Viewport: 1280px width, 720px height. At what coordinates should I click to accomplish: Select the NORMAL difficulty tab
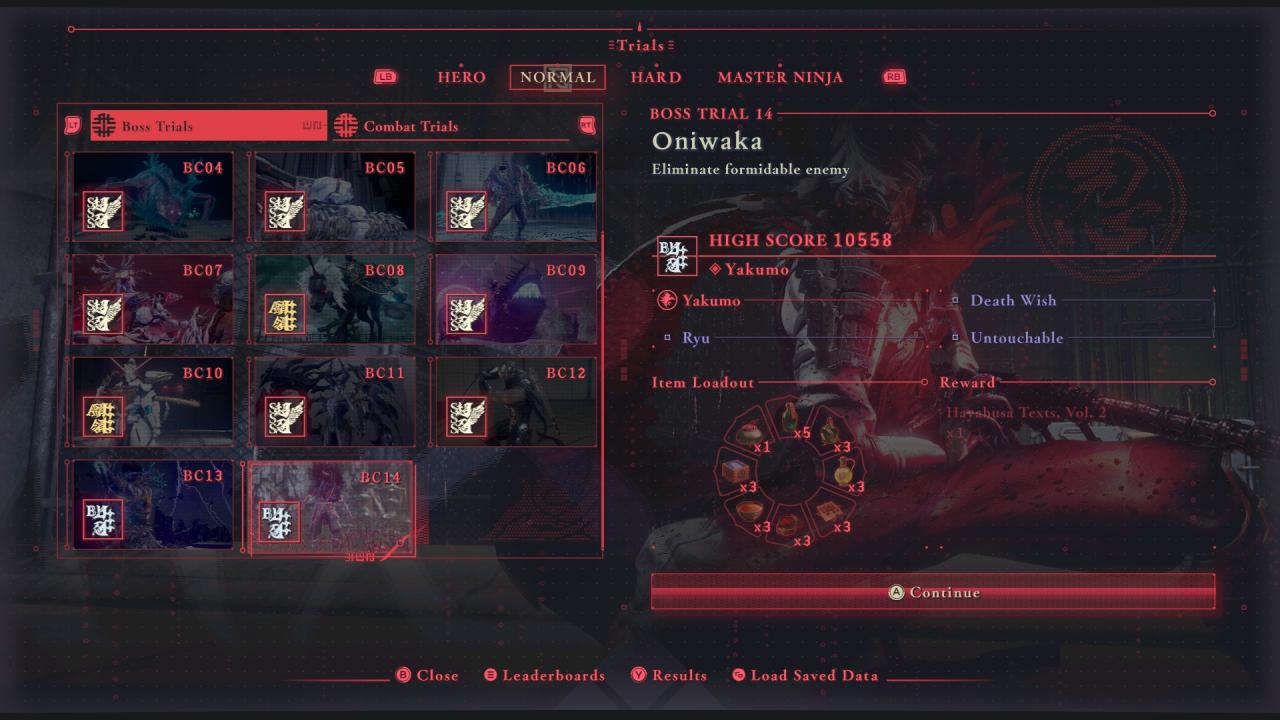(x=557, y=77)
